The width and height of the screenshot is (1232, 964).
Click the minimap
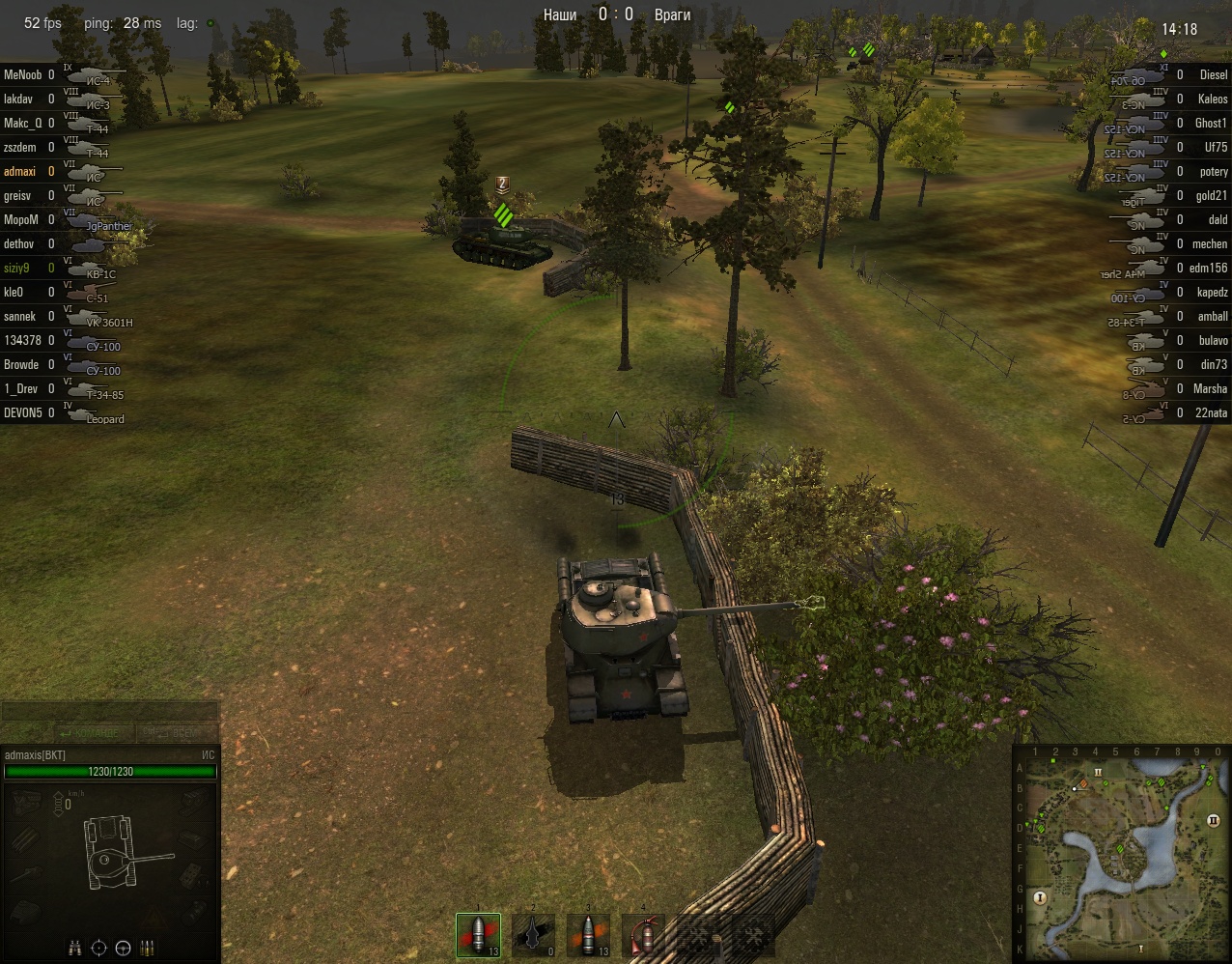pos(1120,856)
